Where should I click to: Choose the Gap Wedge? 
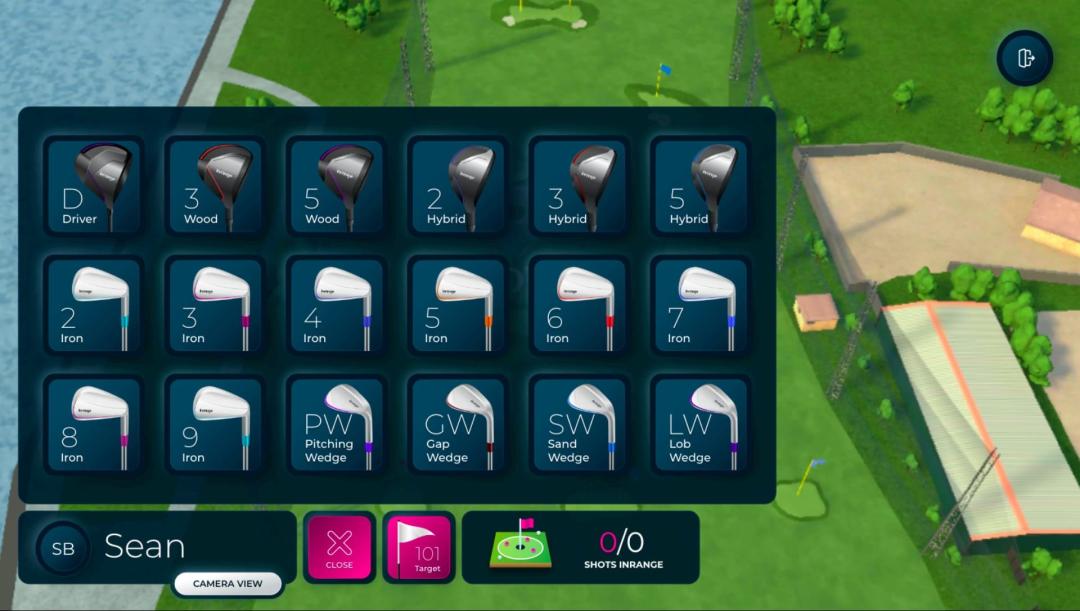[x=458, y=425]
